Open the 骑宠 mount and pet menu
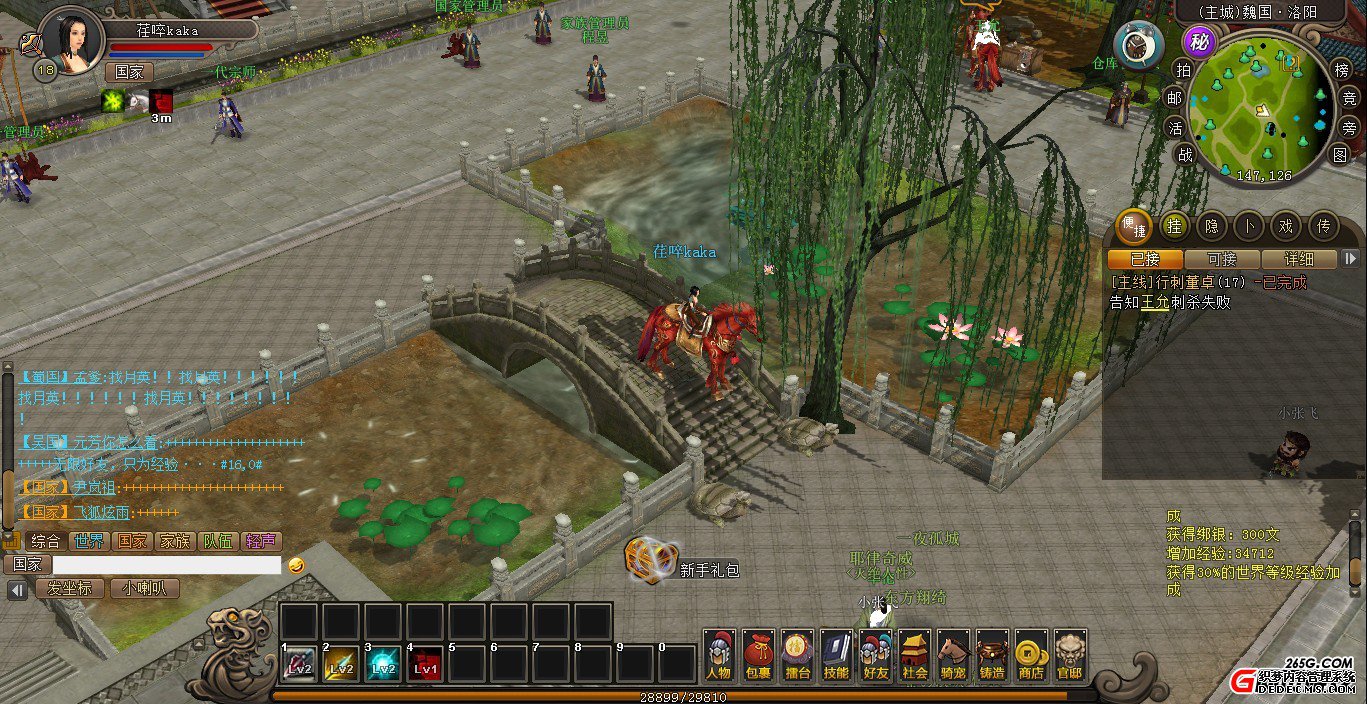 point(953,655)
